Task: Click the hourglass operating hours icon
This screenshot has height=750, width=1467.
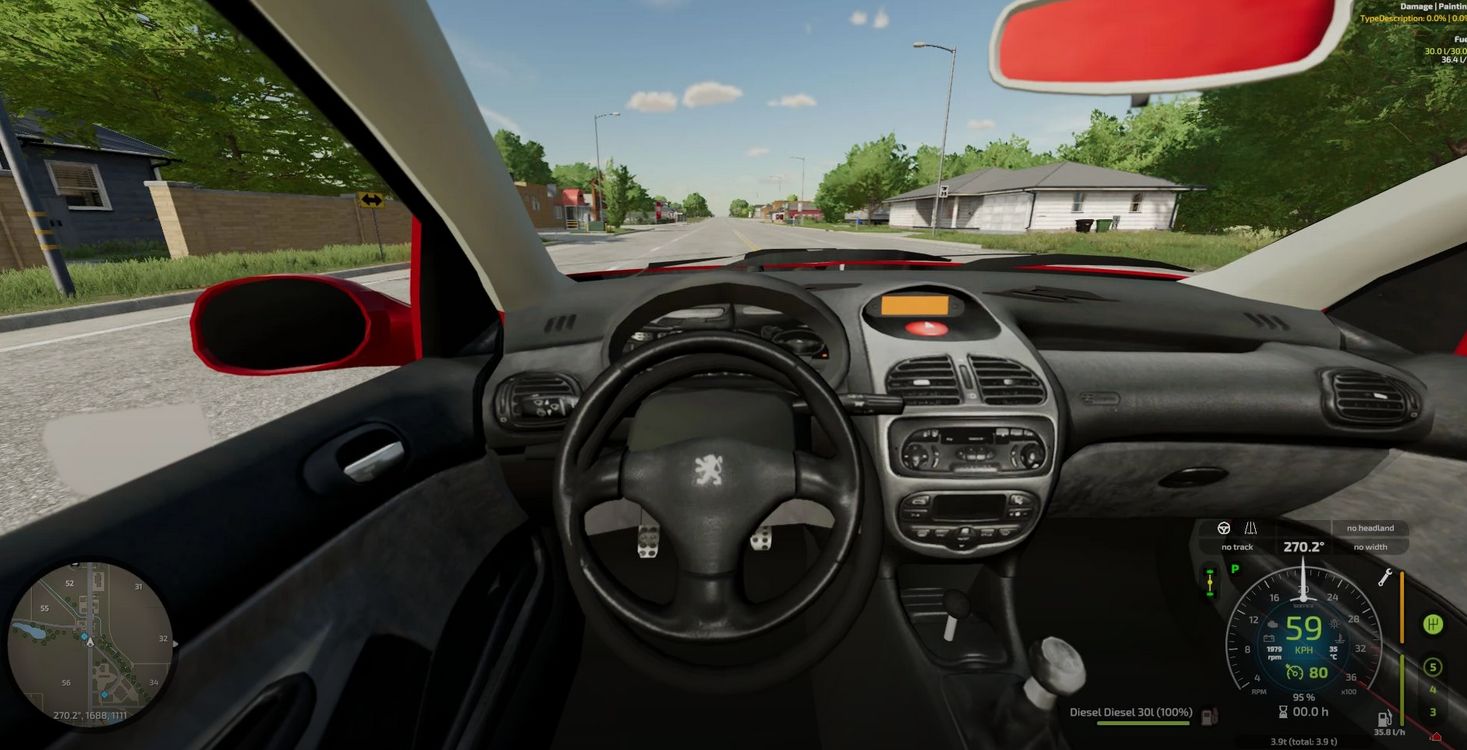Action: [x=1283, y=712]
